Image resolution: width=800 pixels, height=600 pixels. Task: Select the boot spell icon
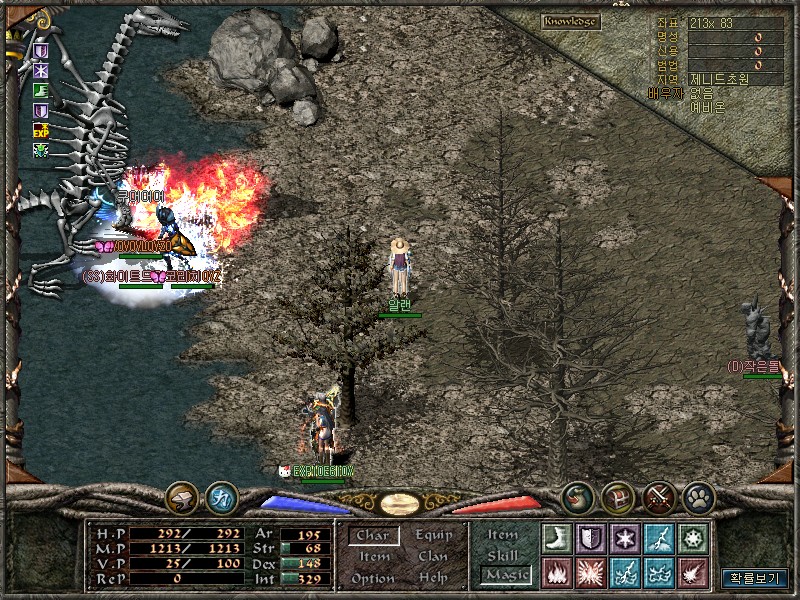click(x=556, y=538)
